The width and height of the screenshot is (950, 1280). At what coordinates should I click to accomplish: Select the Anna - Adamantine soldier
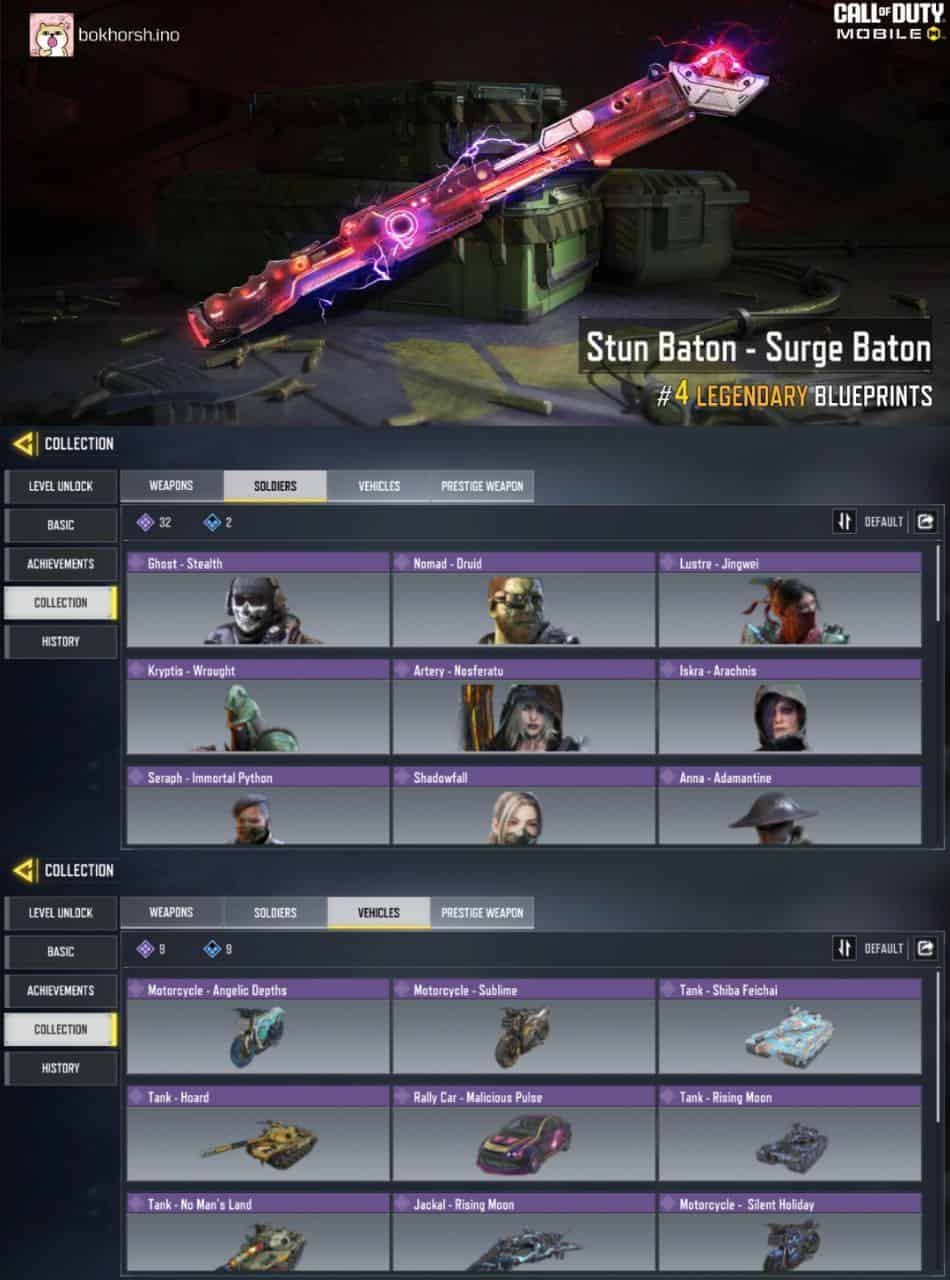coord(789,806)
